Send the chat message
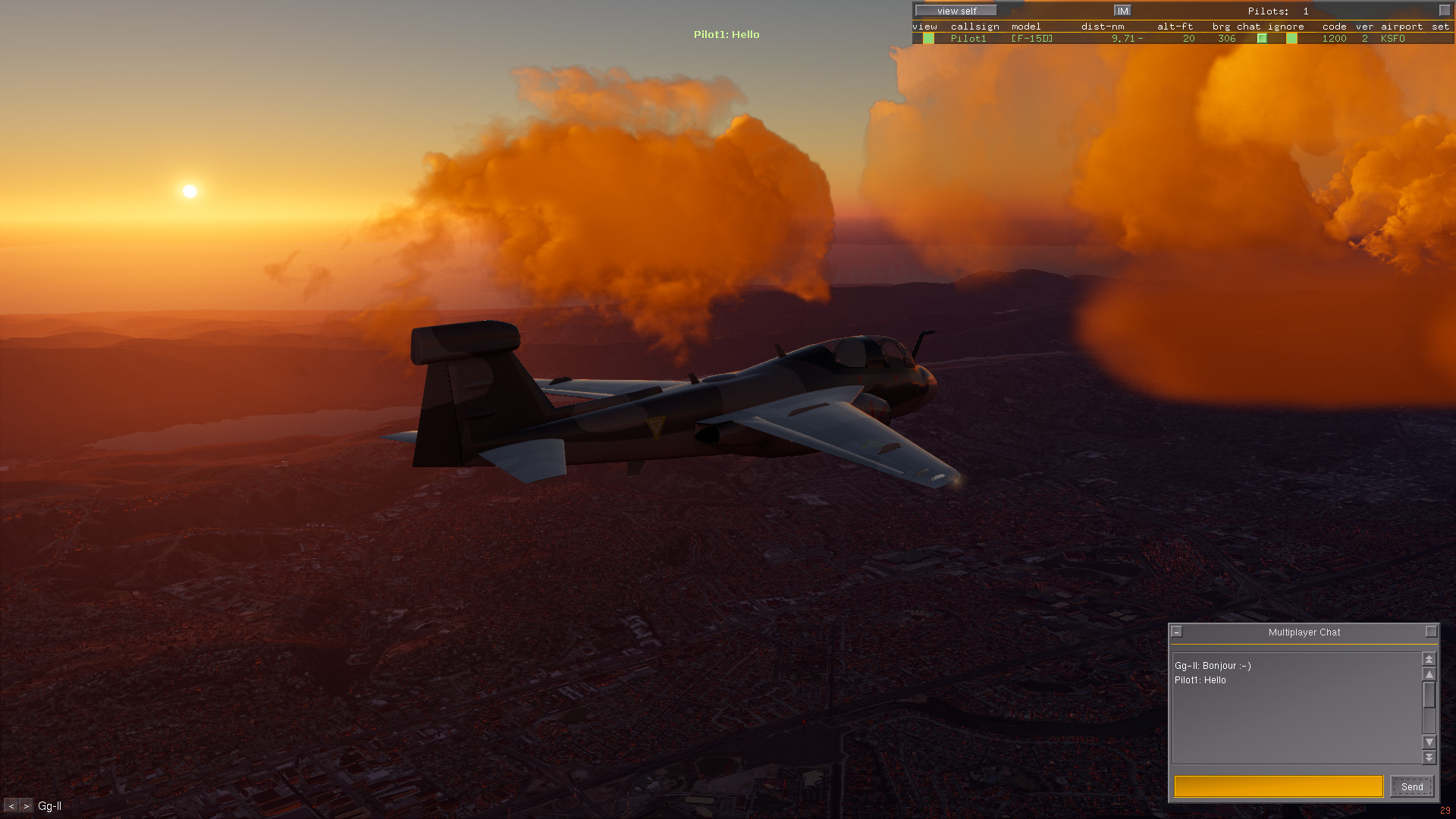This screenshot has height=819, width=1456. (1412, 787)
